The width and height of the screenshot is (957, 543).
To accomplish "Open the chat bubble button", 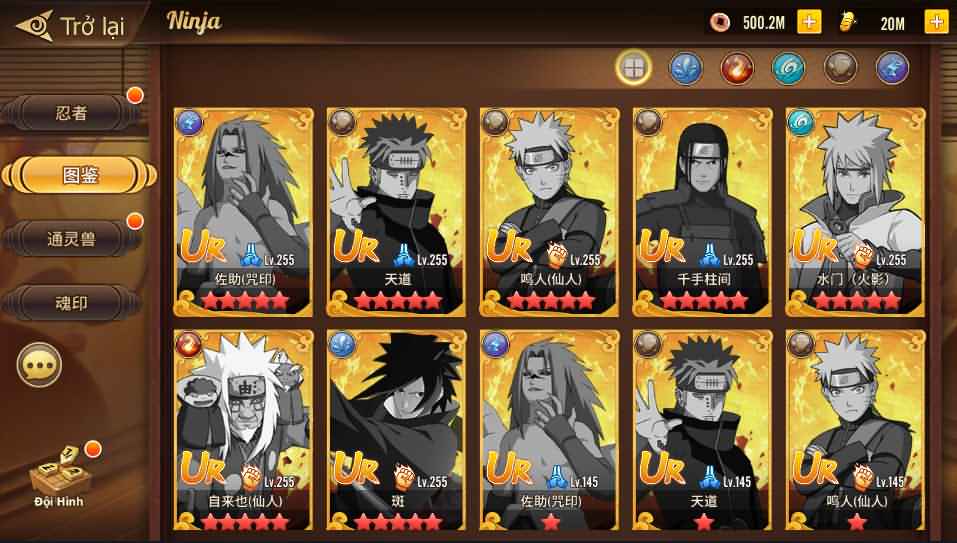I will point(39,365).
